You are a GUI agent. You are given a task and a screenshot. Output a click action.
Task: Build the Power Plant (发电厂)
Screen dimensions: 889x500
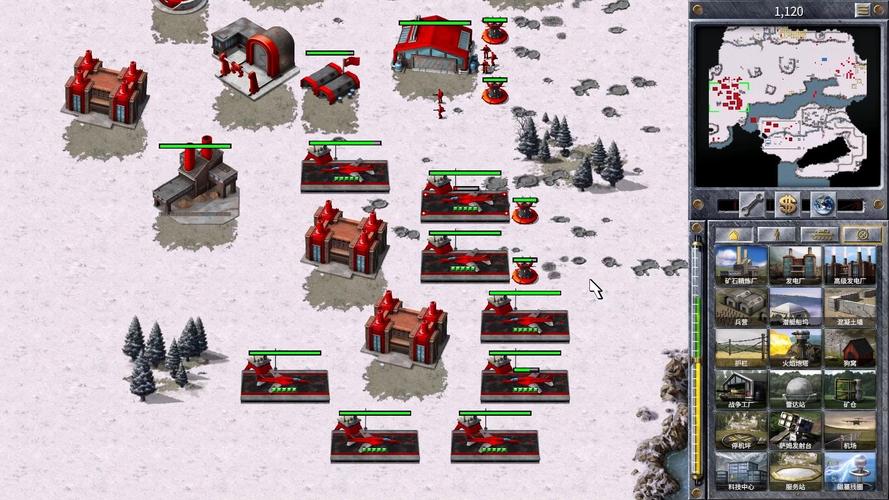point(795,266)
